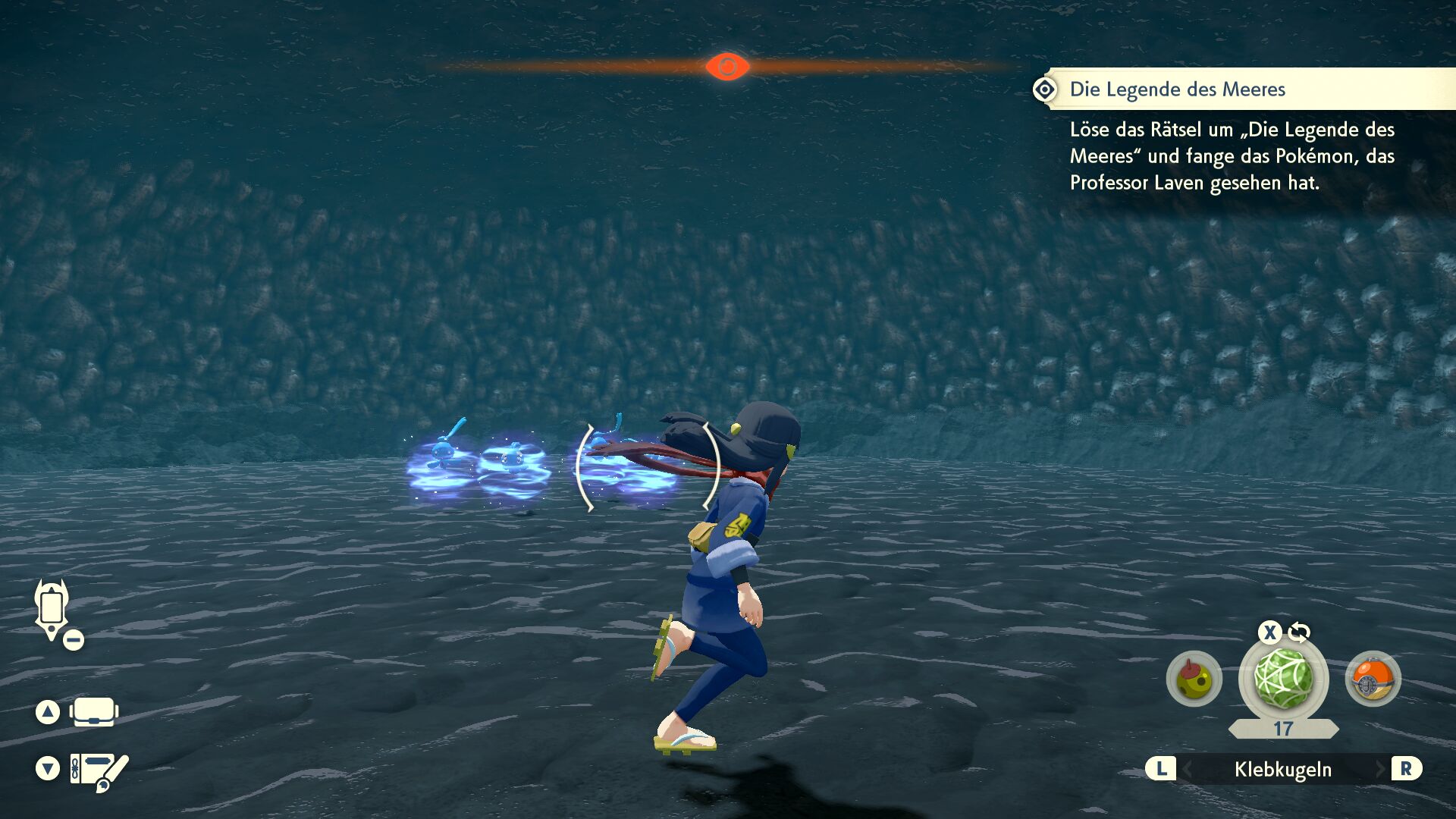Pick the brown berry item slot
The width and height of the screenshot is (1456, 819).
click(1194, 679)
